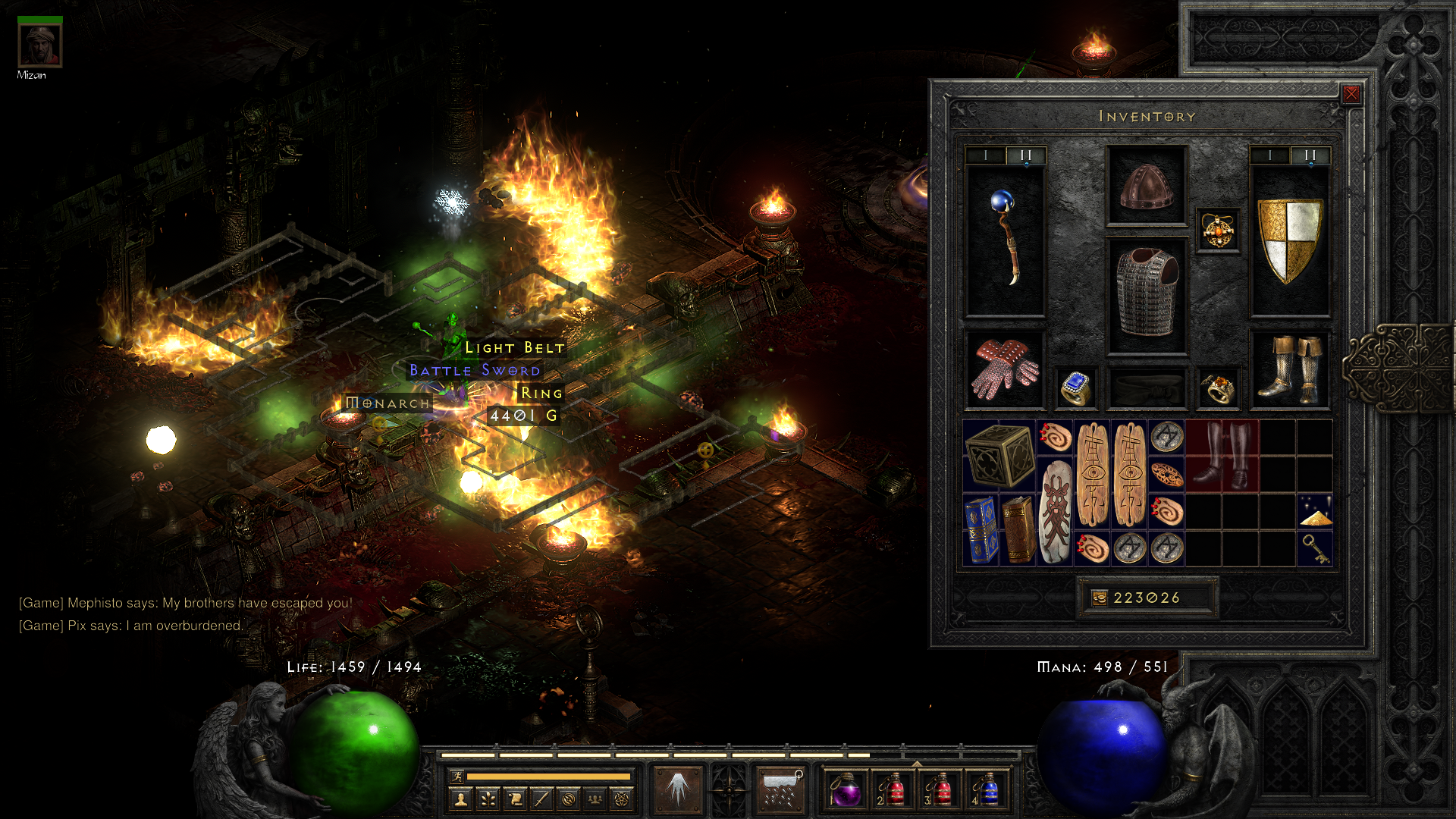Select the equipped sapphire ring
This screenshot has height=819, width=1456.
click(1075, 388)
